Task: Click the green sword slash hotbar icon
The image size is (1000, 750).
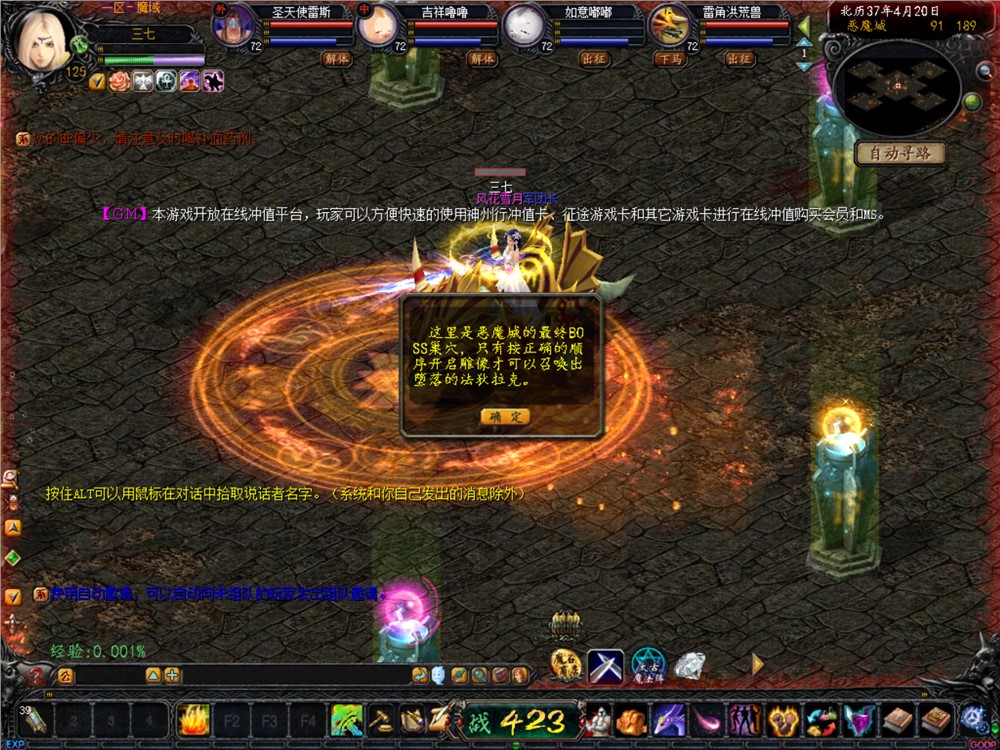Action: coord(347,719)
